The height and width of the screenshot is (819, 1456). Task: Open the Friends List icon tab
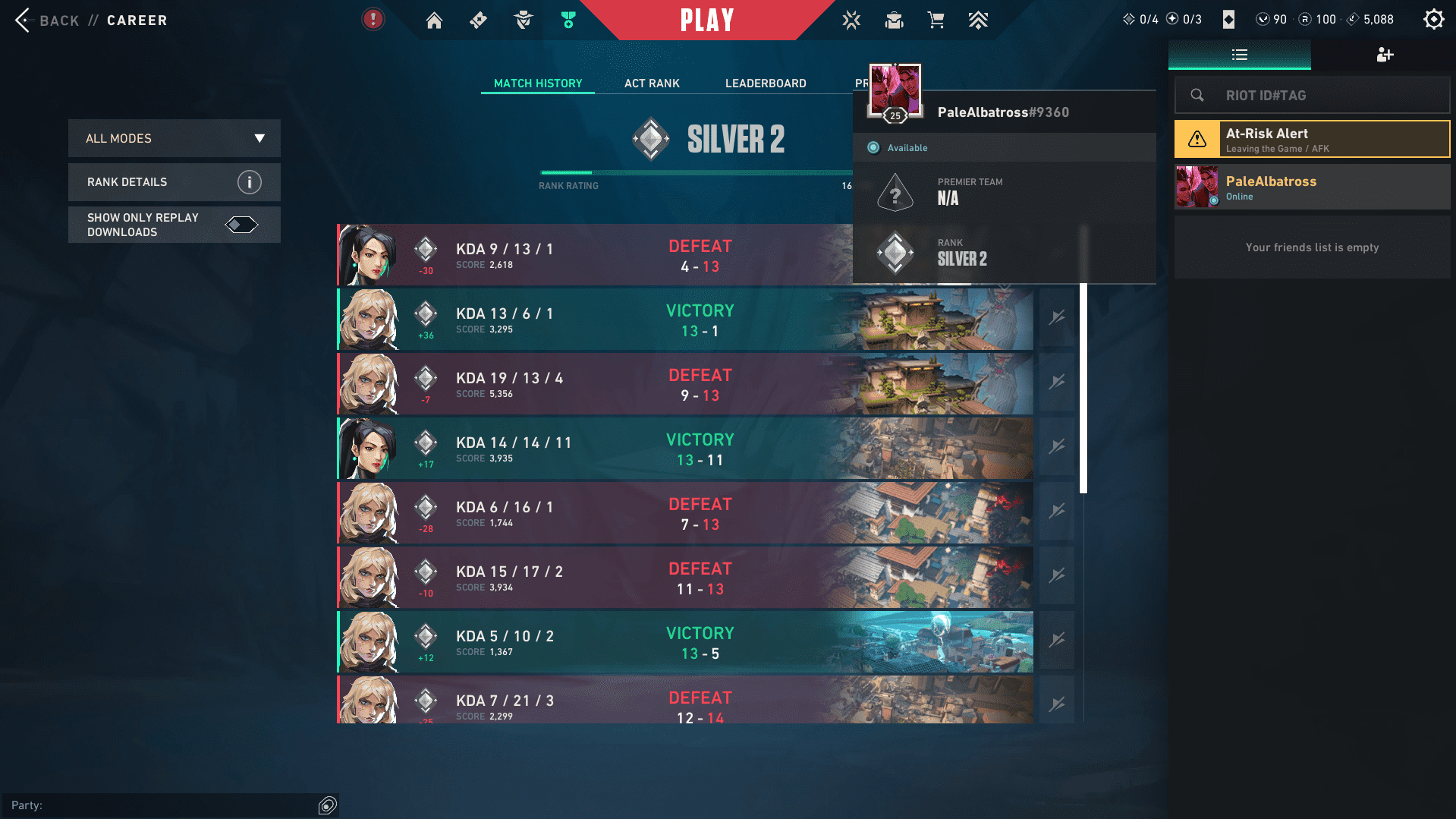tap(1239, 55)
